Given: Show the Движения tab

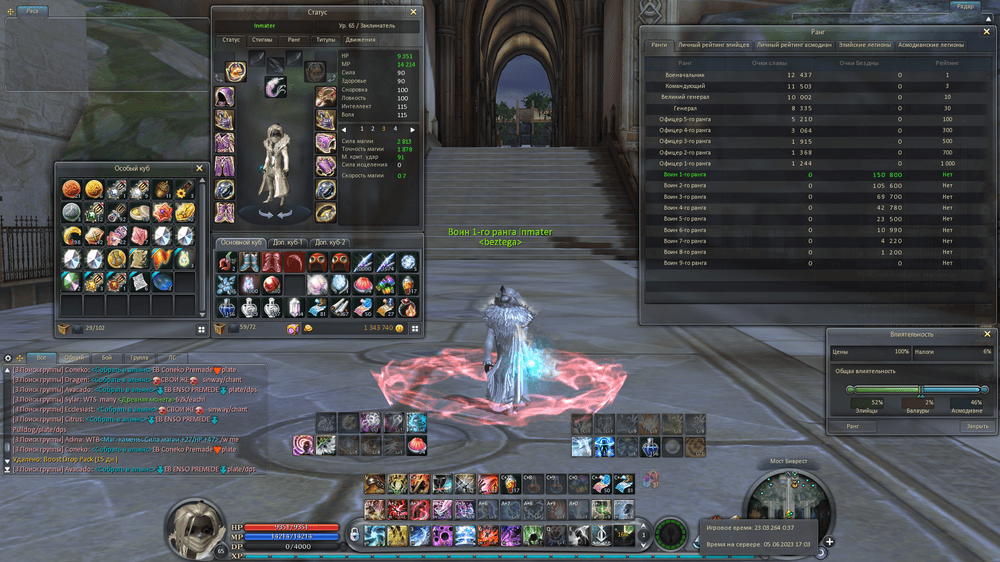Looking at the screenshot, I should pos(360,40).
